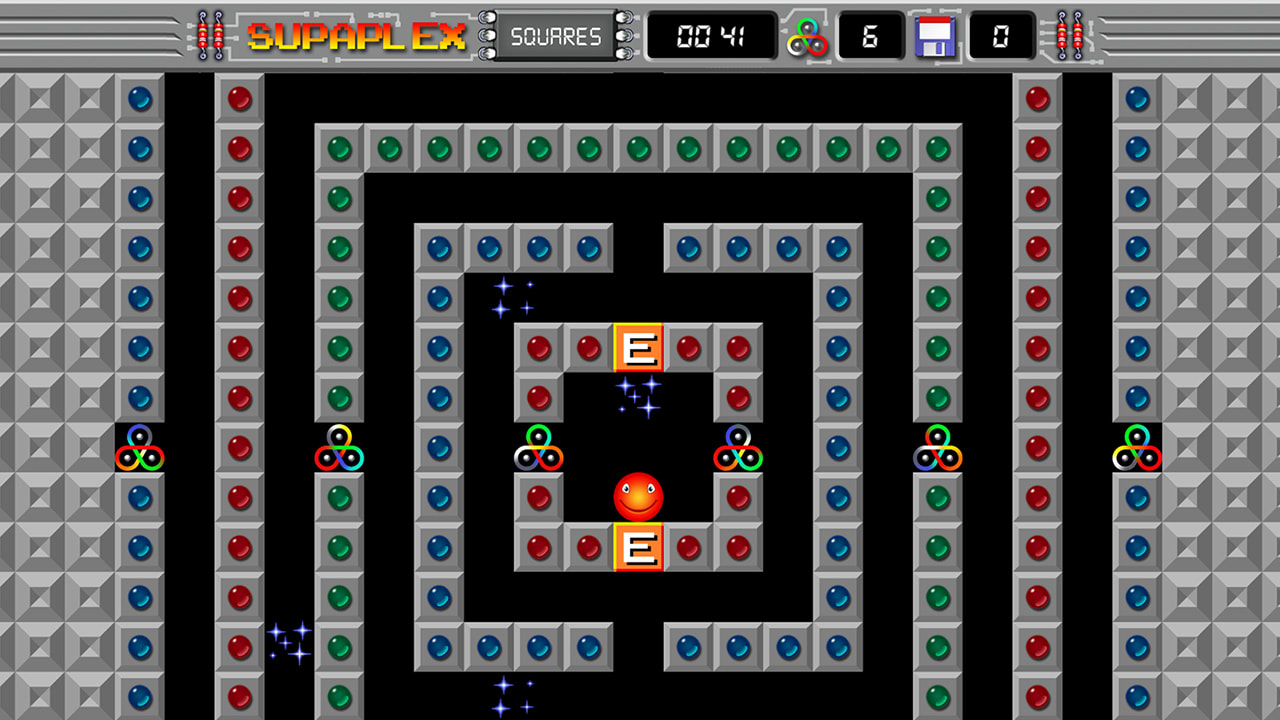Select a red infotron orb in the inner square
1280x720 pixels.
(537, 348)
